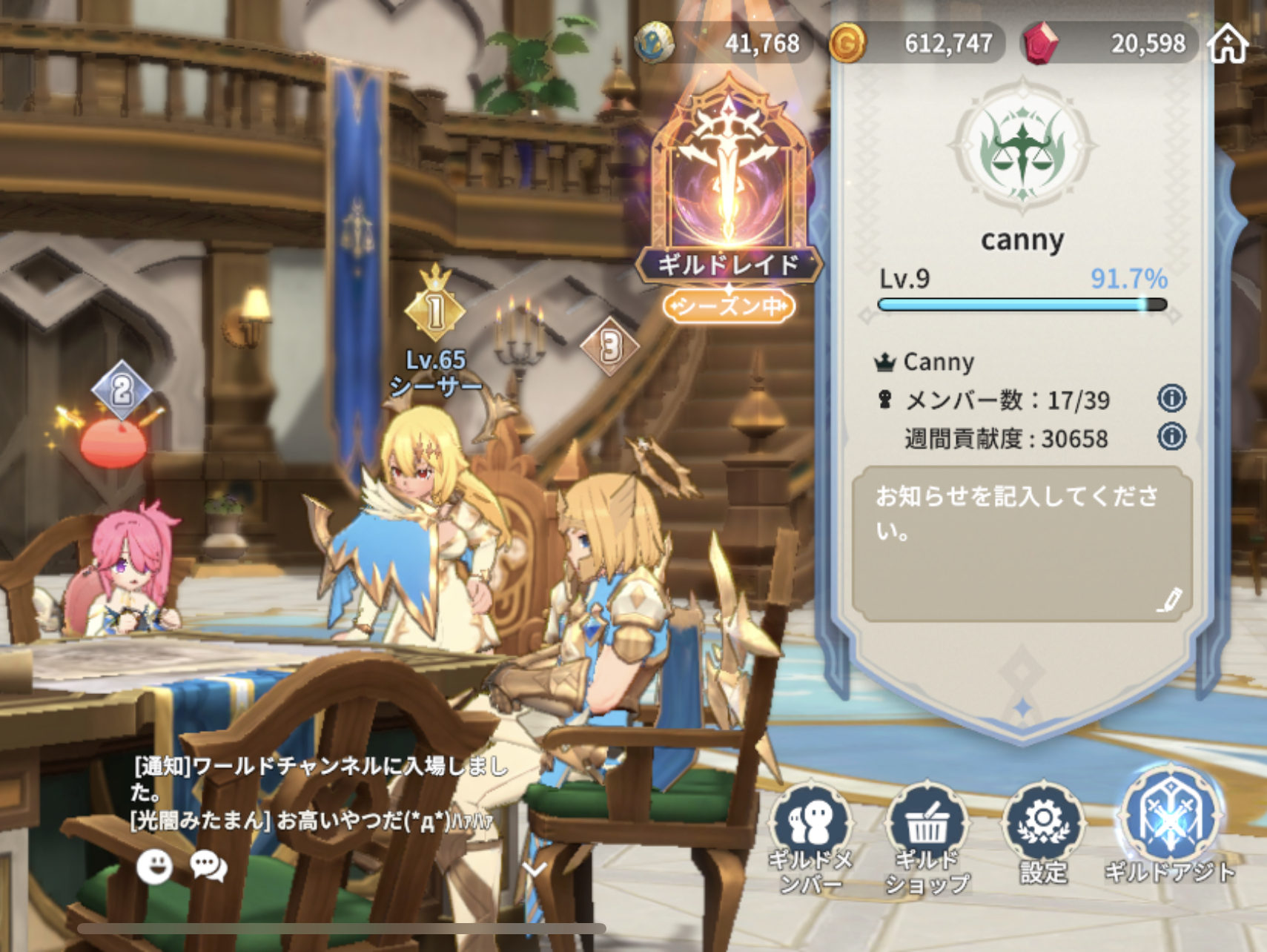Open the chat speech bubbles icon

point(208,866)
